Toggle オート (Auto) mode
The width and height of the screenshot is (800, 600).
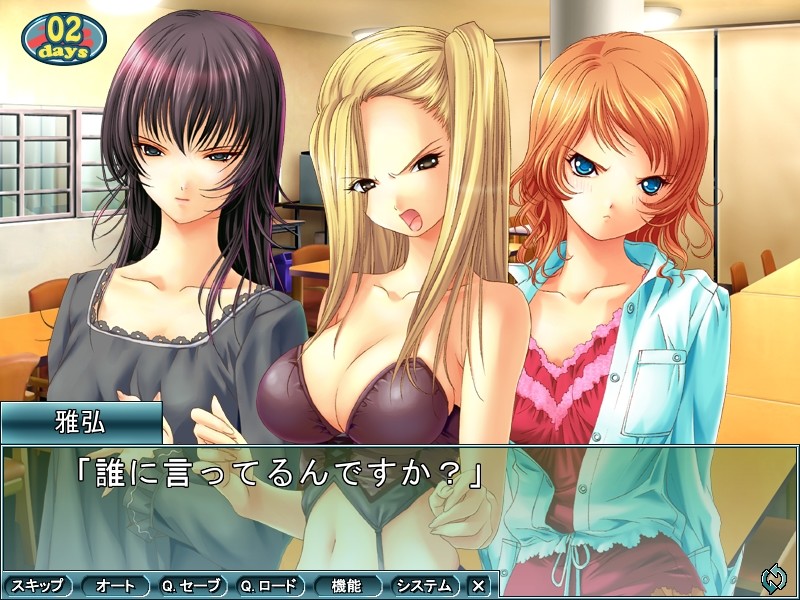[116, 586]
